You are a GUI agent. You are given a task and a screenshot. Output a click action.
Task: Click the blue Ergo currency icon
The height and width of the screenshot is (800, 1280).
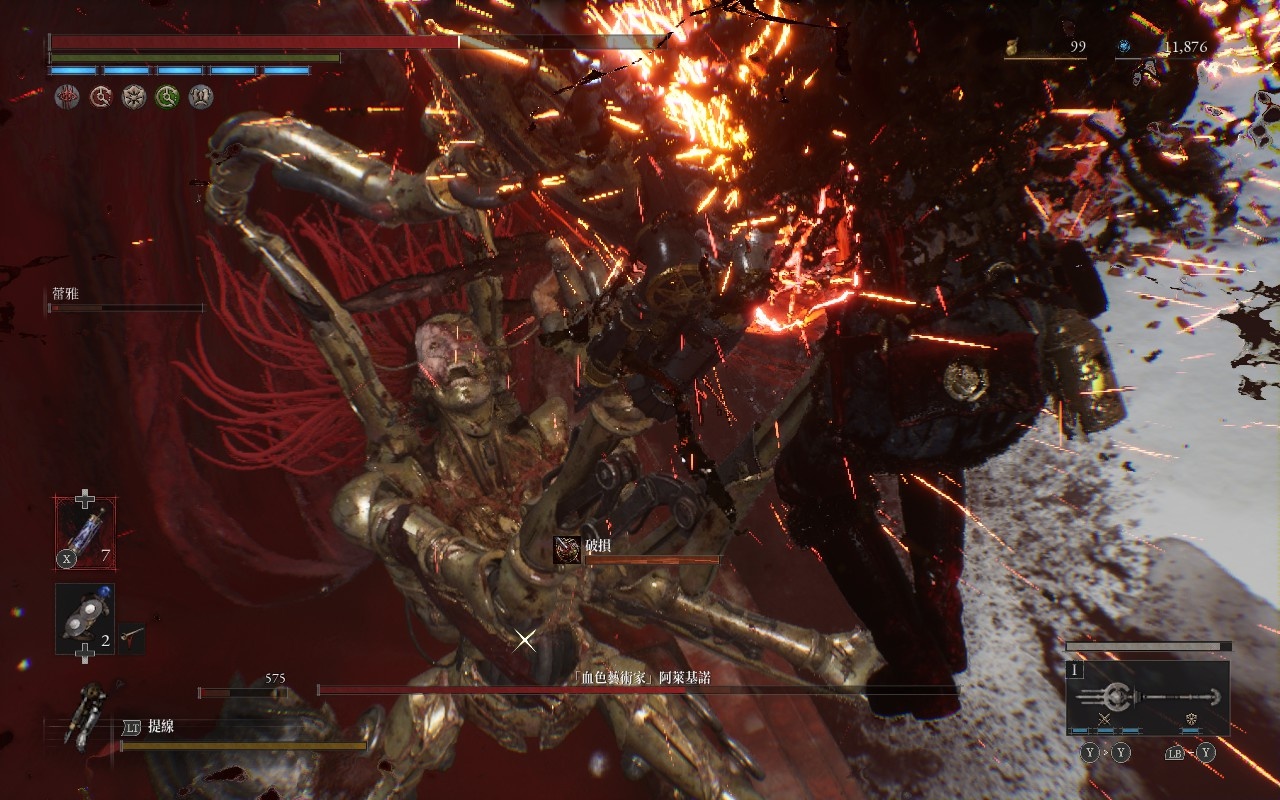tap(1124, 46)
